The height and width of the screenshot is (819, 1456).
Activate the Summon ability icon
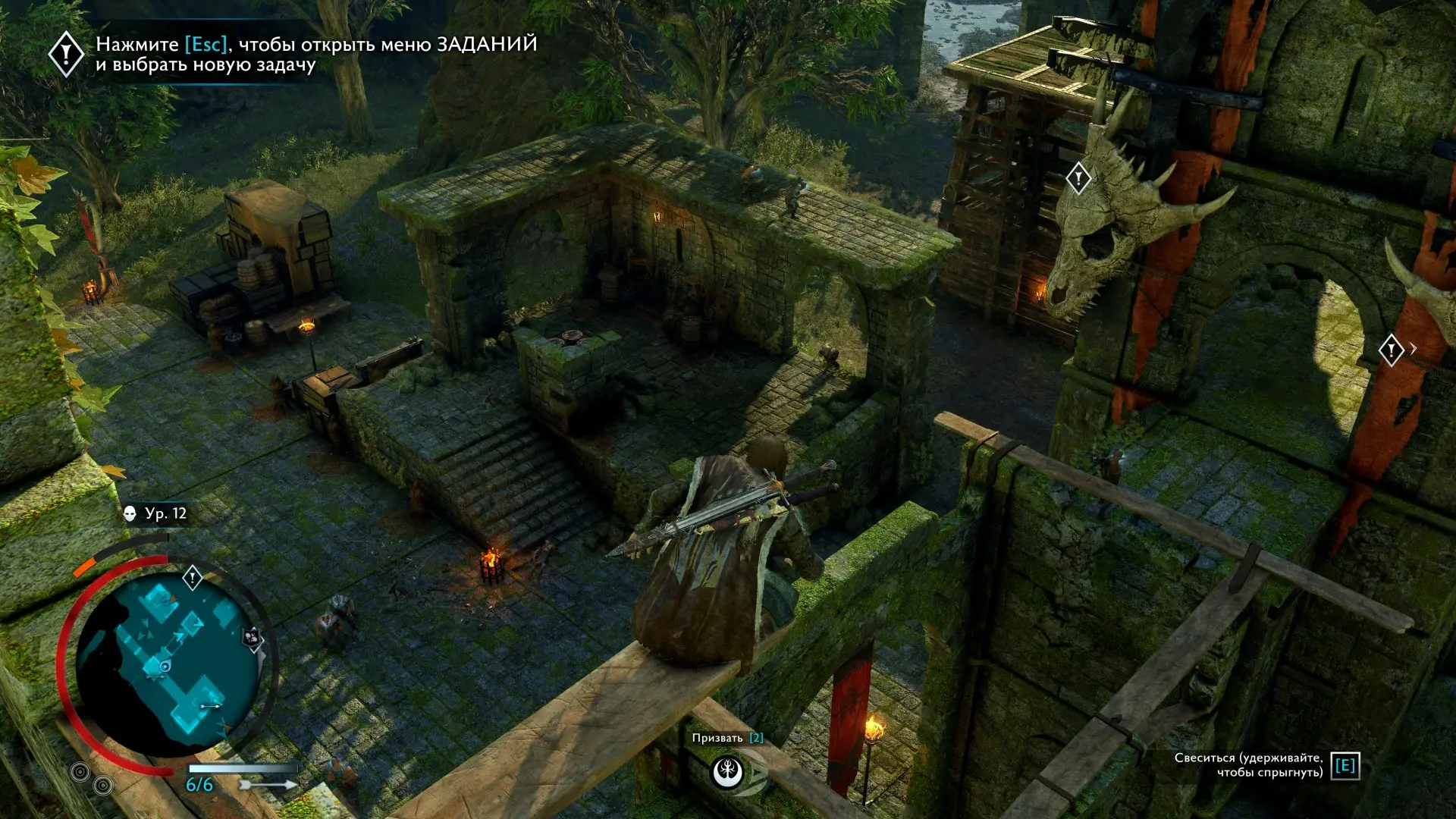[728, 772]
